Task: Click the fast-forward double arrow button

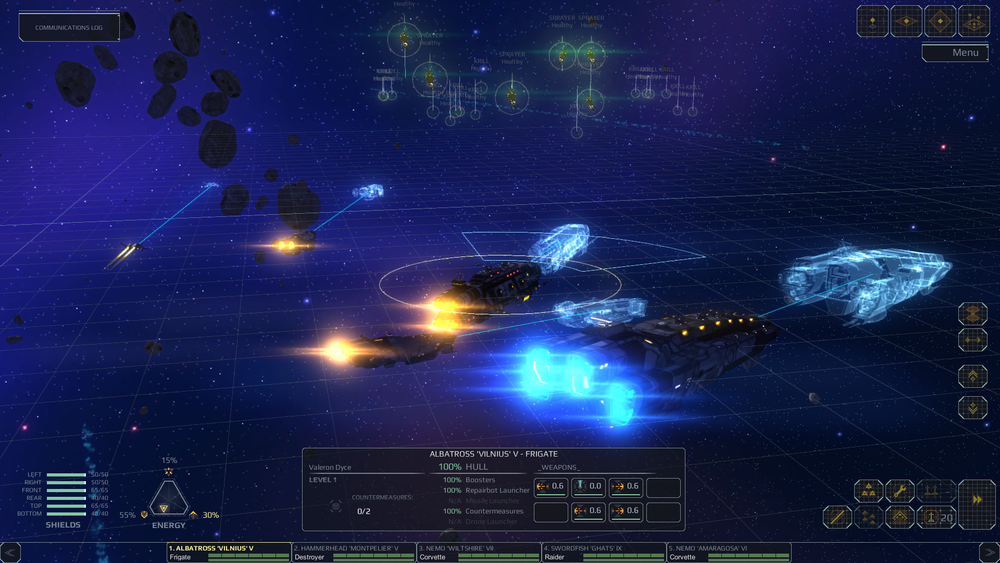Action: coord(977,497)
